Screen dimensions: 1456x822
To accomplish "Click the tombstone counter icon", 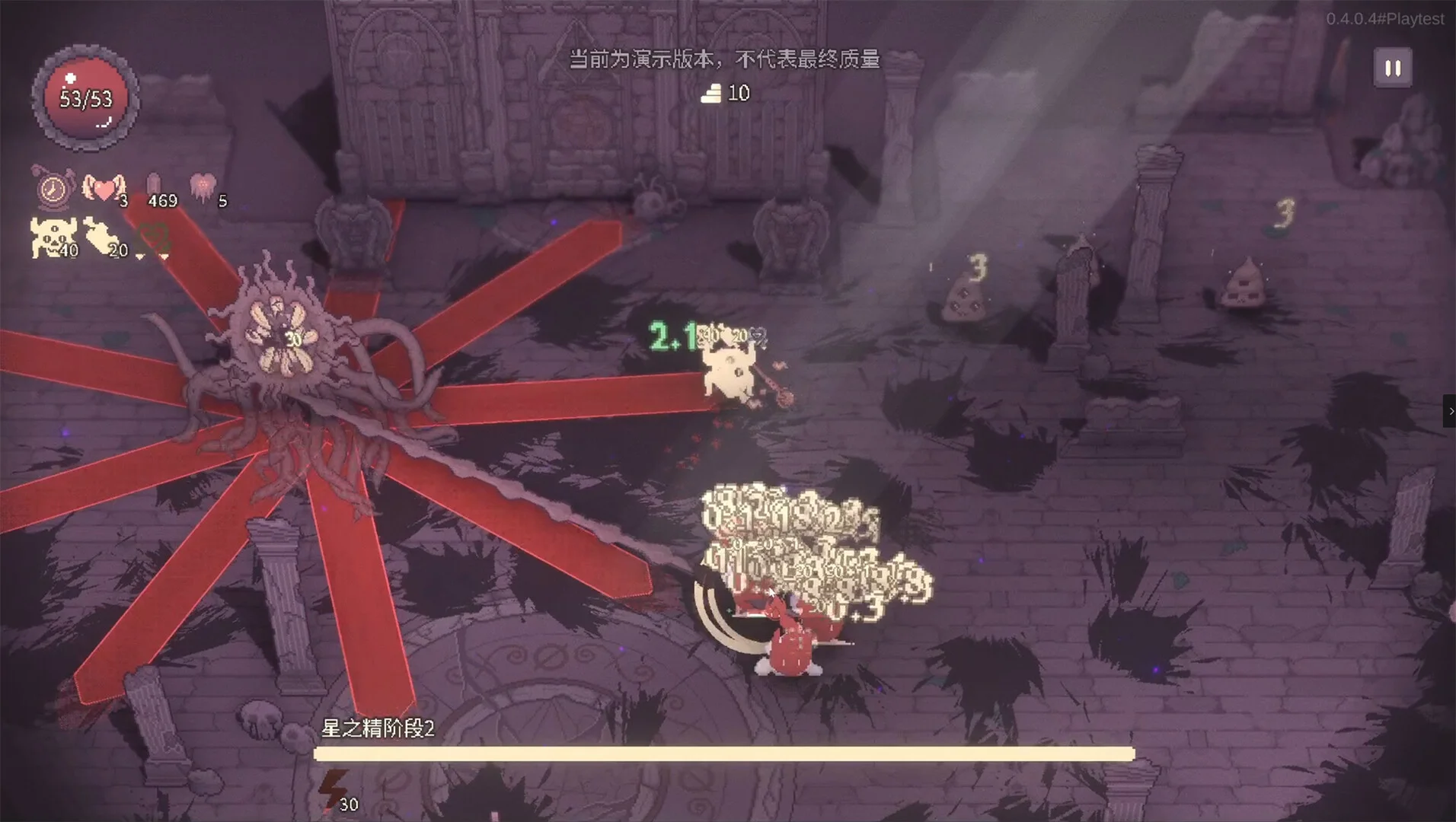I will point(153,186).
